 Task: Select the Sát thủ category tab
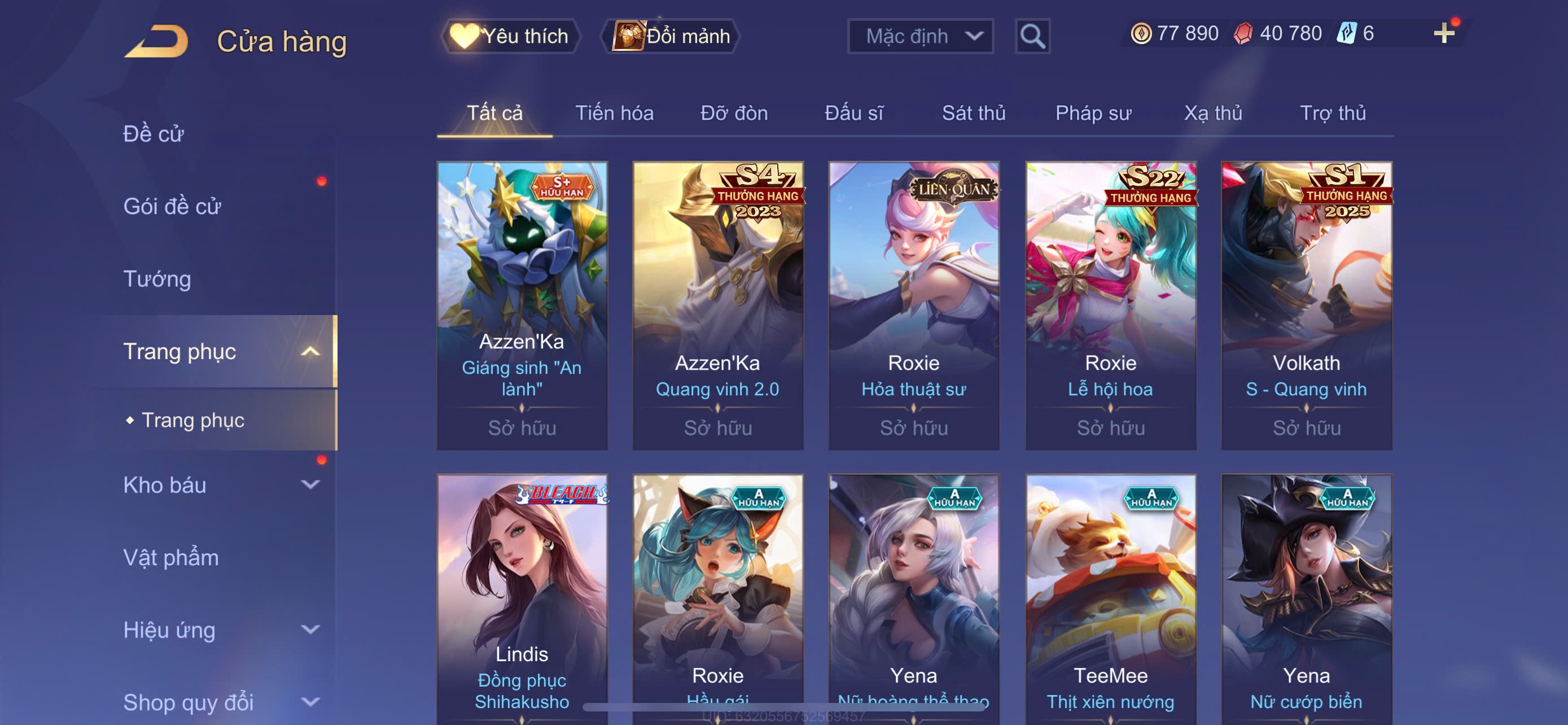coord(973,112)
